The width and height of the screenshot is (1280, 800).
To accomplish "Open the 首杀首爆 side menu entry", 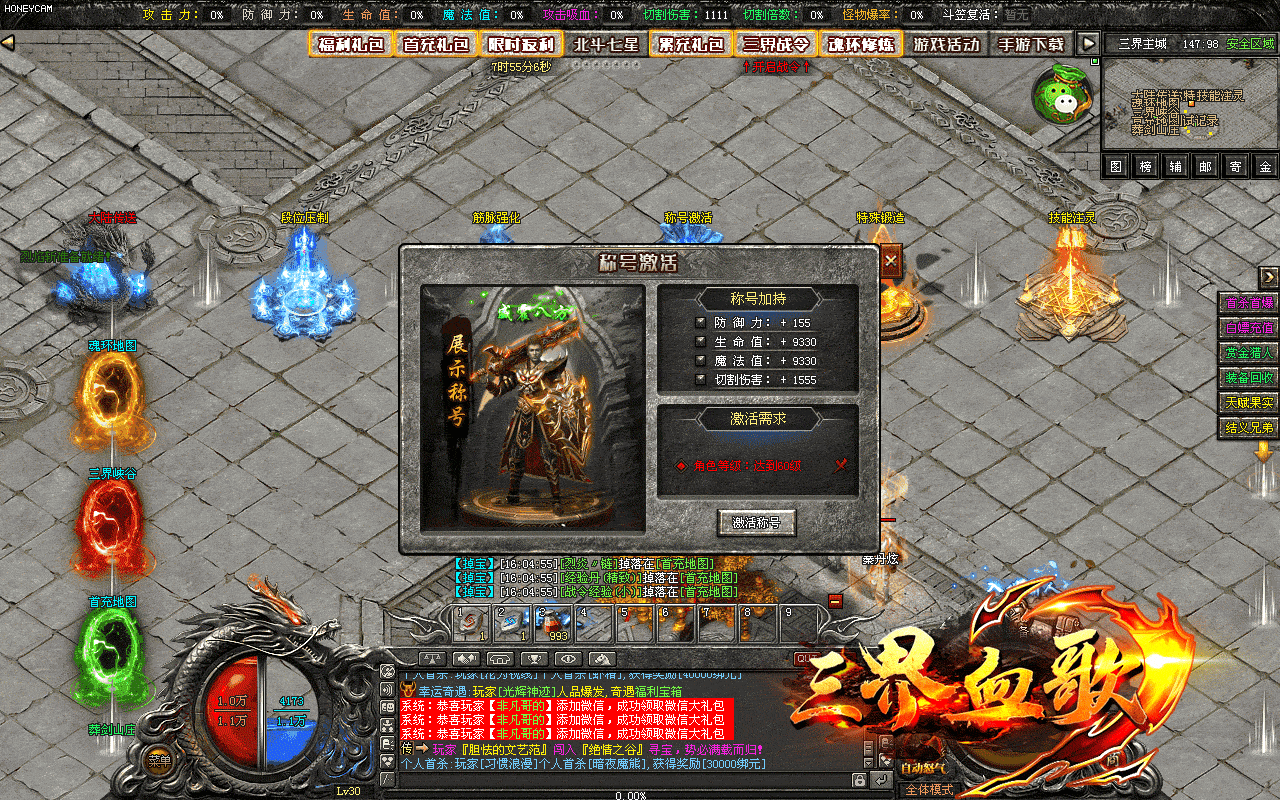I will click(1249, 303).
